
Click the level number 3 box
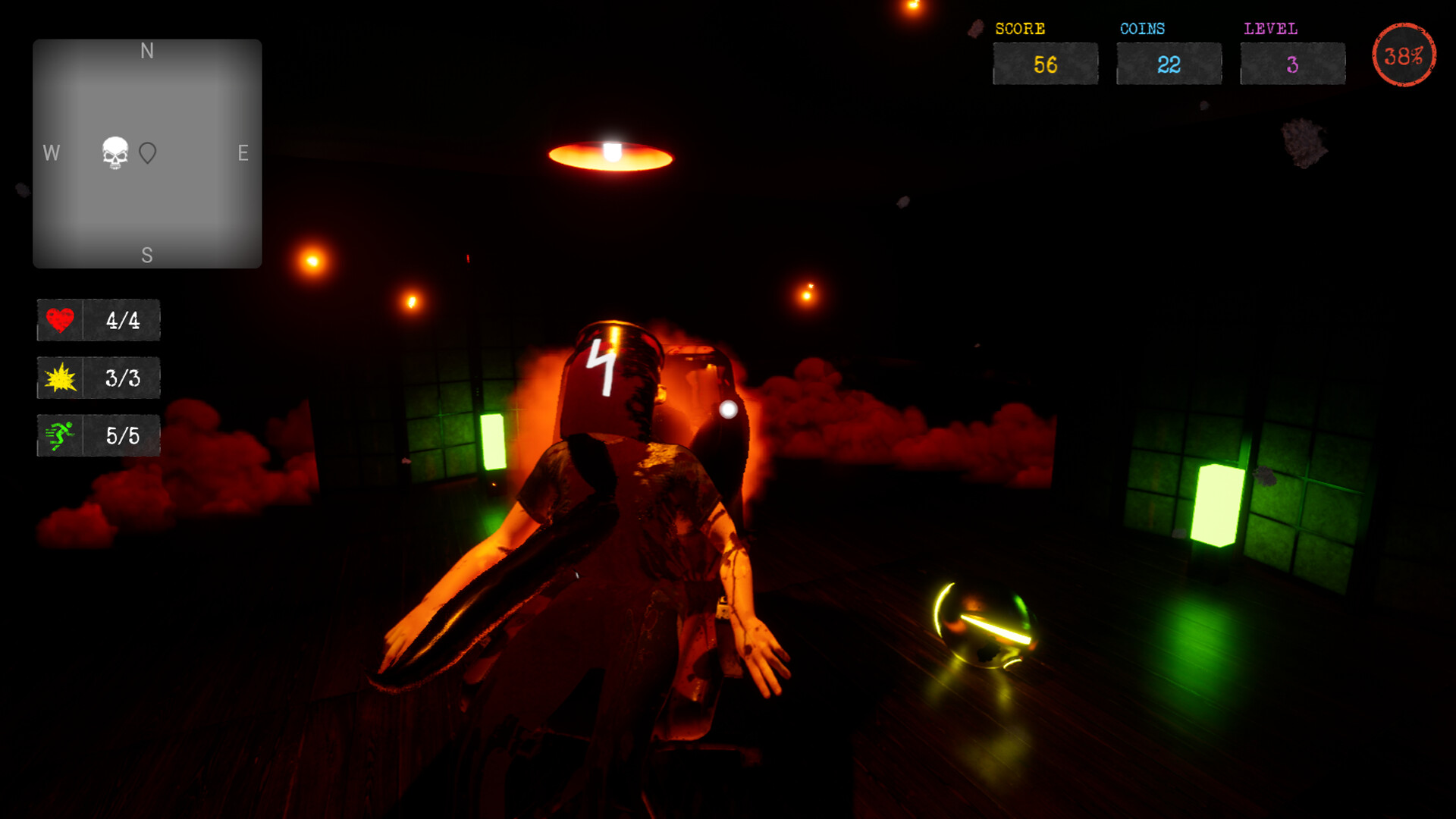point(1292,64)
